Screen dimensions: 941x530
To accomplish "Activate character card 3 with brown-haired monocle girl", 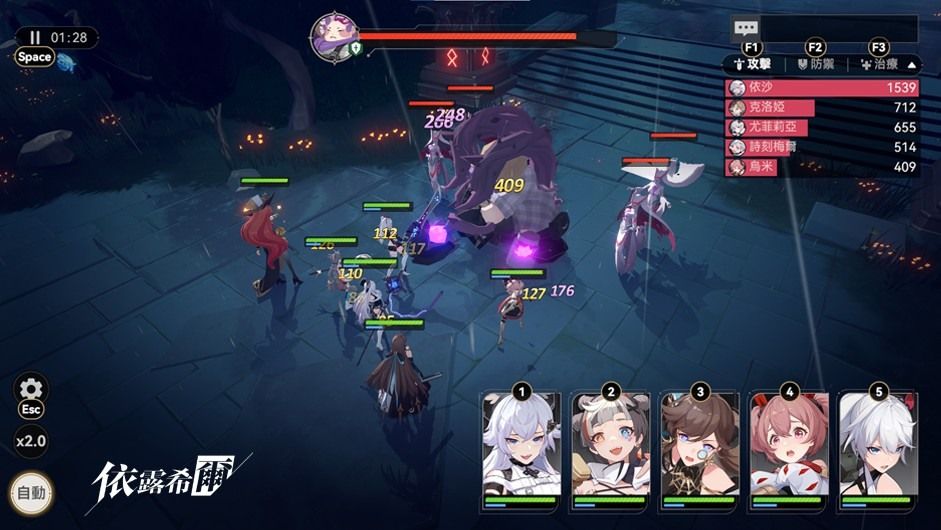I will (x=699, y=446).
